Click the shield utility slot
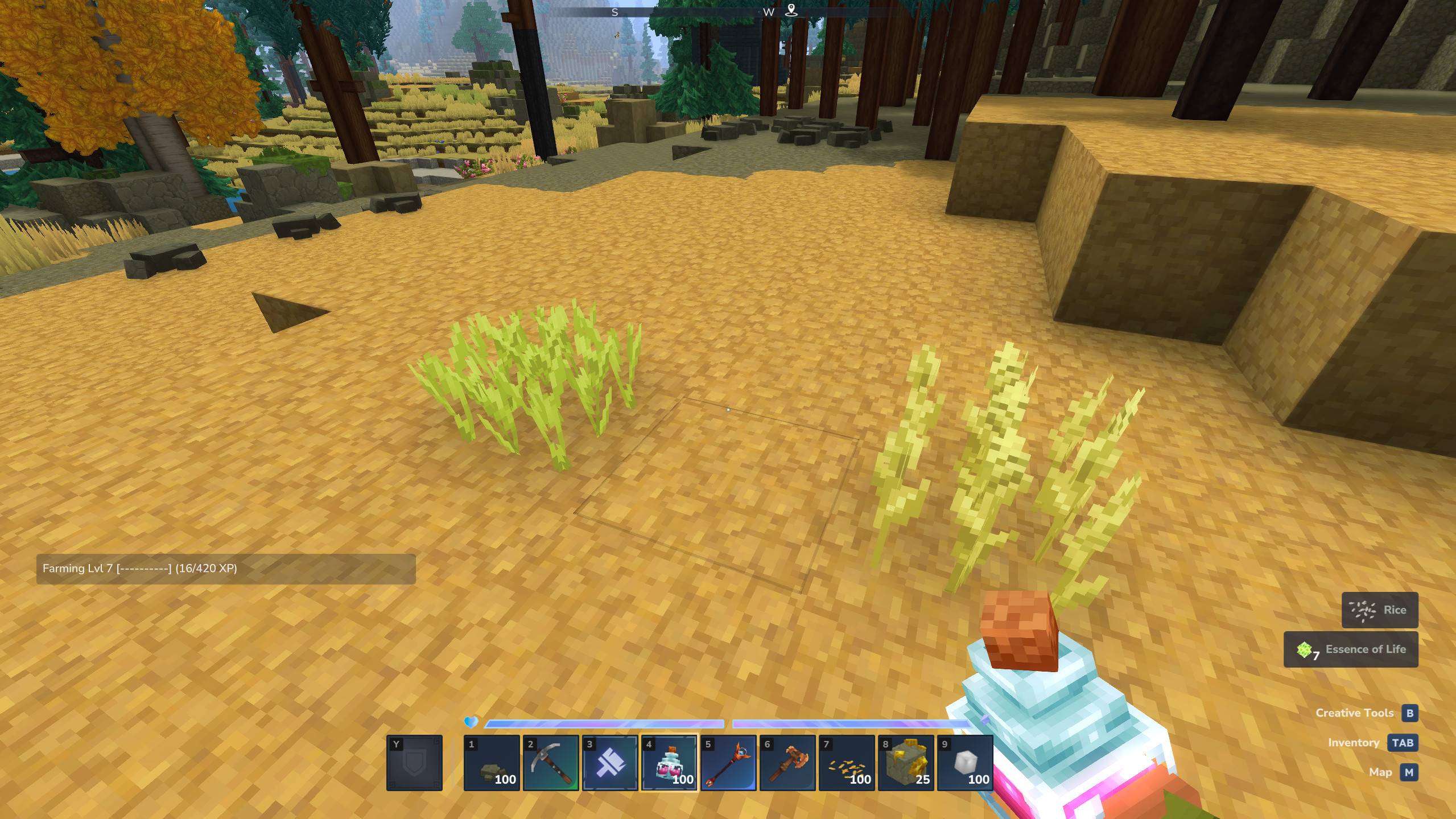Viewport: 1456px width, 819px height. [414, 763]
